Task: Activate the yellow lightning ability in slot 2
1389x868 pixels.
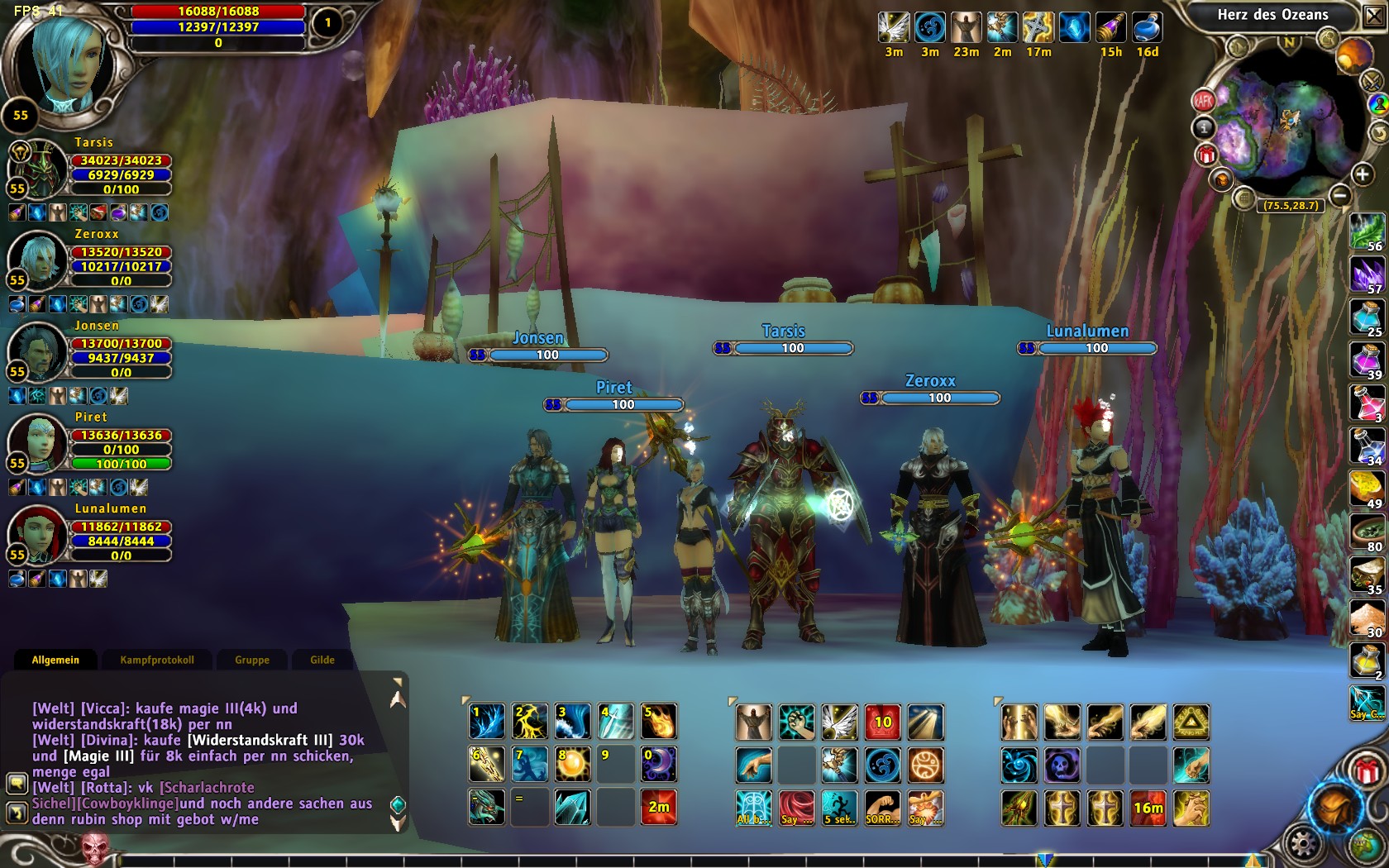Action: (530, 722)
